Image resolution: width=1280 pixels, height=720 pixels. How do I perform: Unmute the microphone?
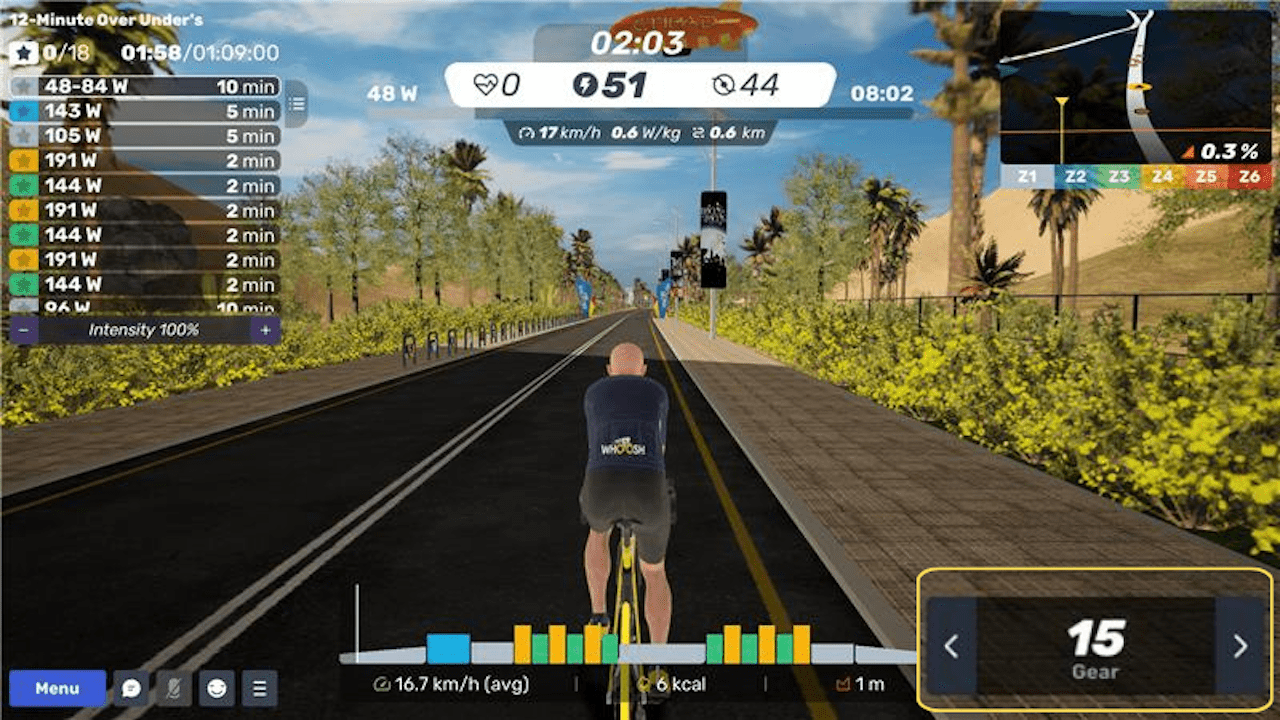point(175,688)
